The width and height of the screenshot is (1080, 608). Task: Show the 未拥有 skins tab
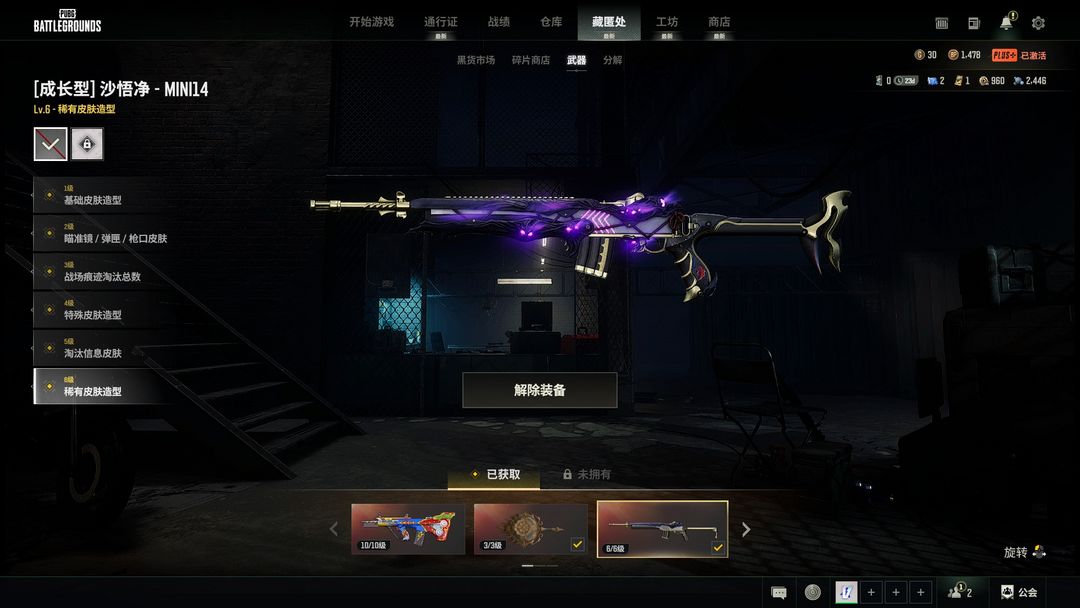[588, 474]
